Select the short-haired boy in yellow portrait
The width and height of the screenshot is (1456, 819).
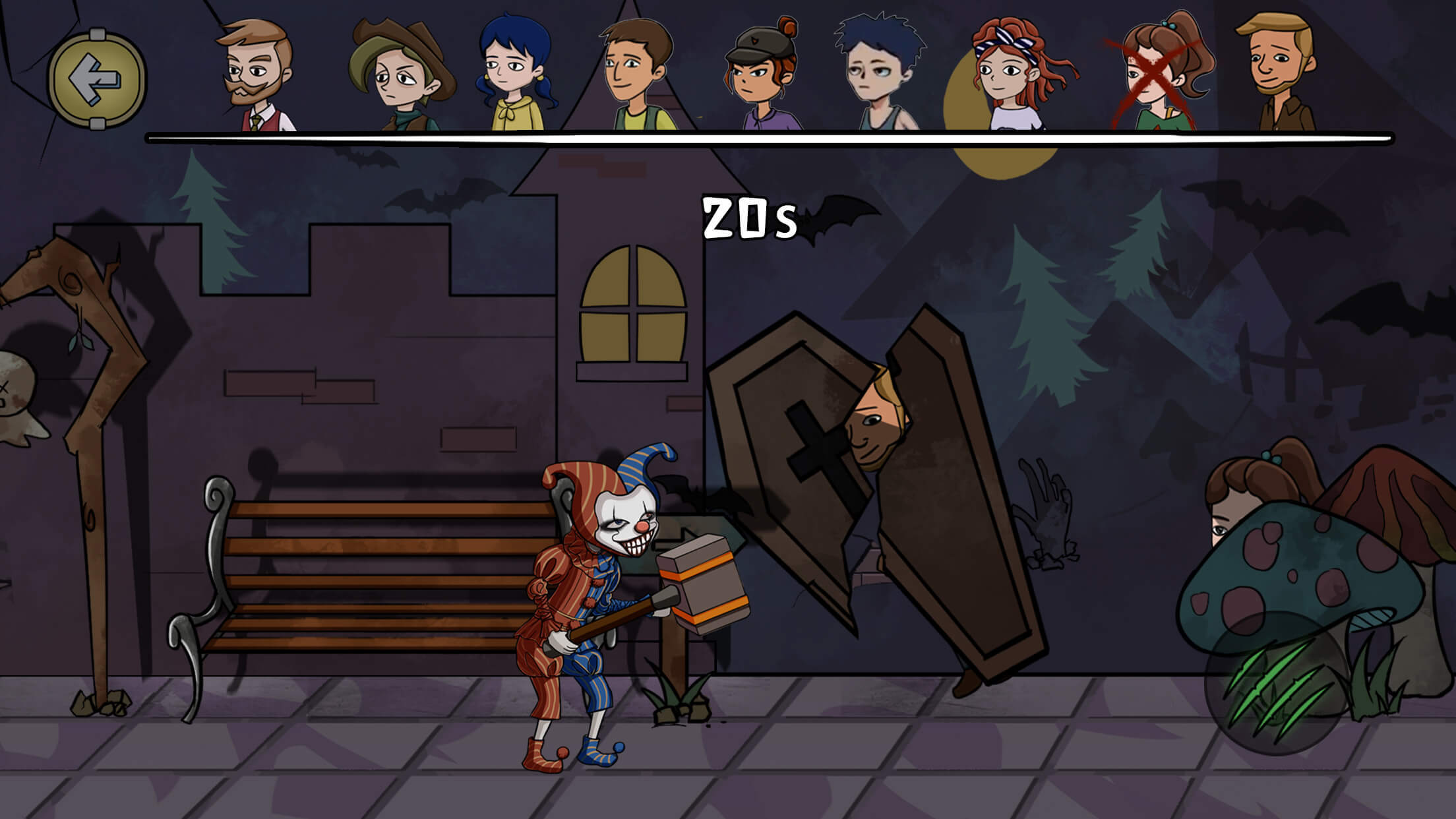(635, 73)
